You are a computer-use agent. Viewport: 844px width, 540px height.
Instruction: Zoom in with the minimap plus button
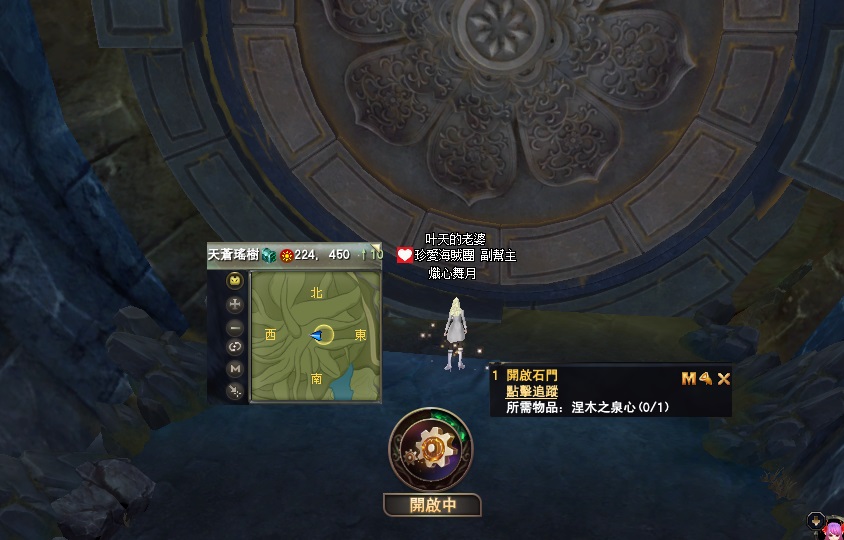point(235,304)
